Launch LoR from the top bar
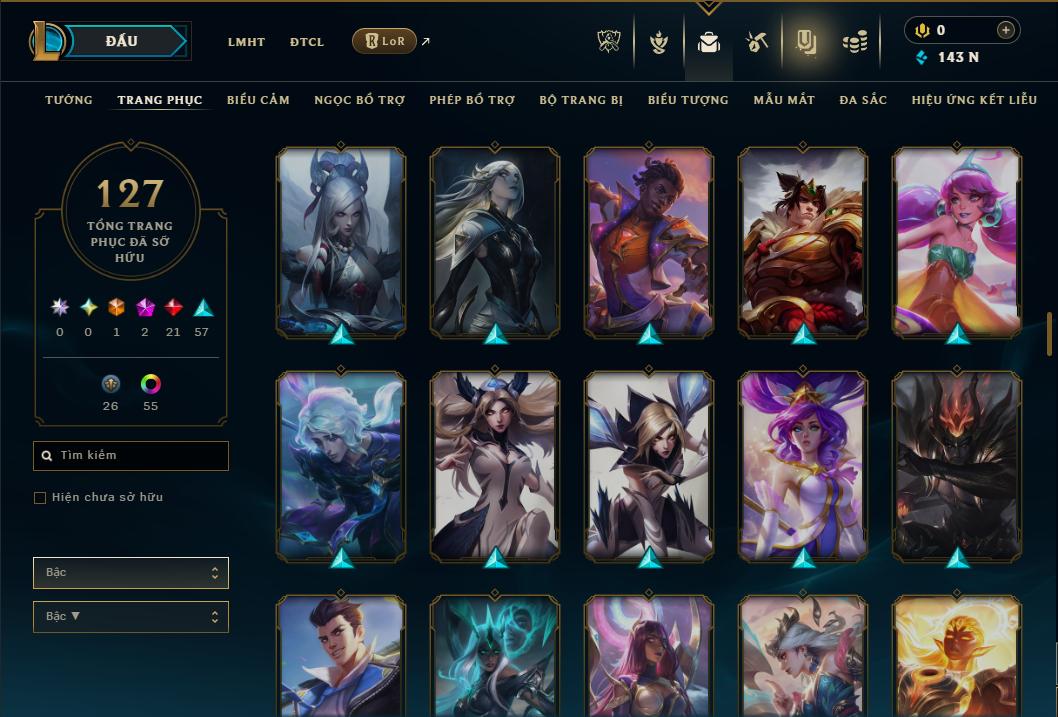The width and height of the screenshot is (1058, 717). (x=384, y=41)
